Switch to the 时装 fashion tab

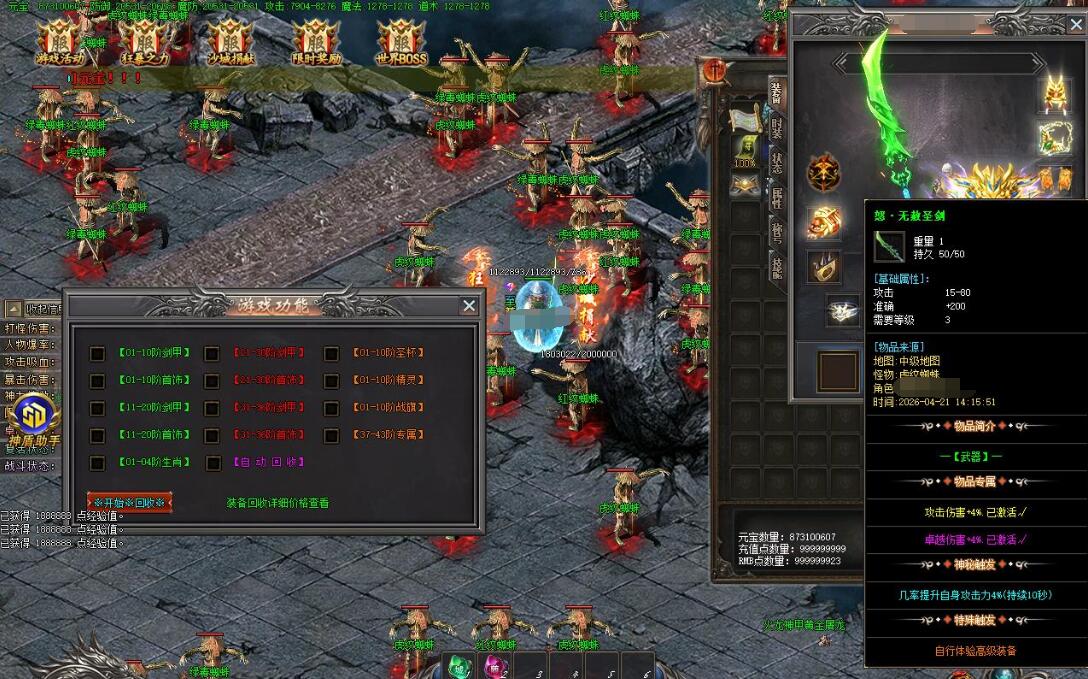click(x=777, y=127)
